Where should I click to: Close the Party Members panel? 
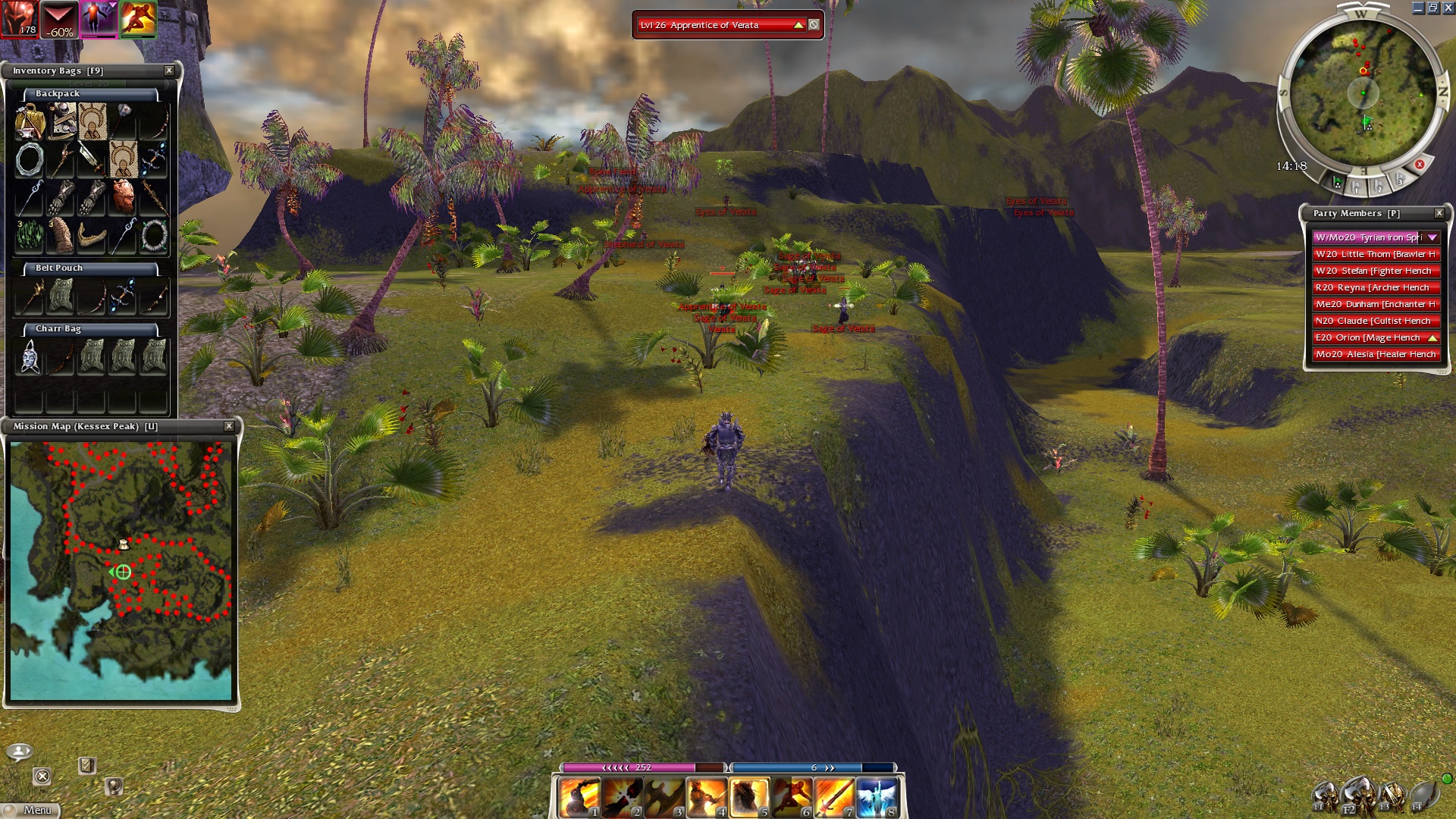point(1439,213)
